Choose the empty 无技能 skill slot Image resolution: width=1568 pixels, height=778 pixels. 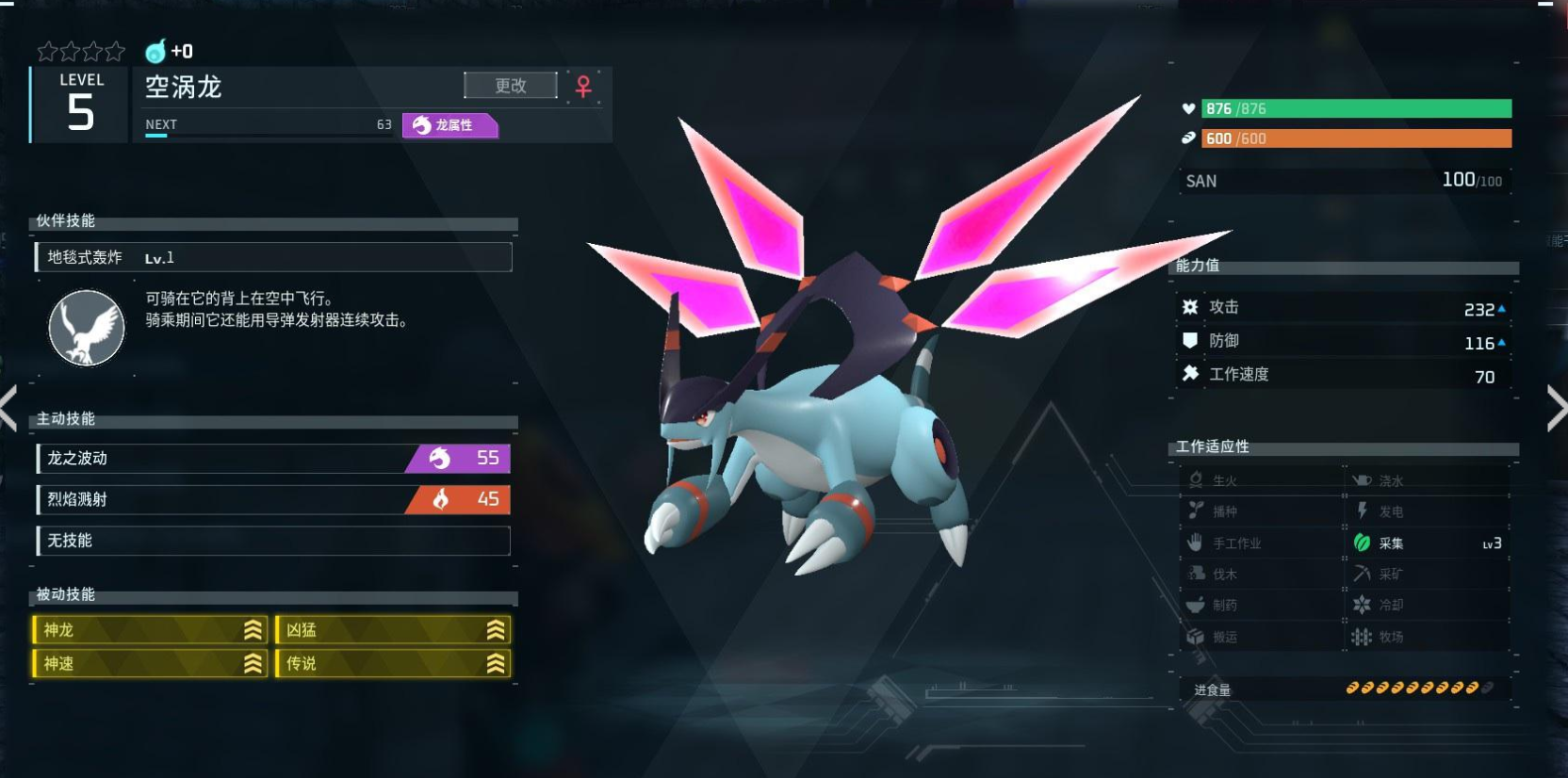pyautogui.click(x=273, y=541)
